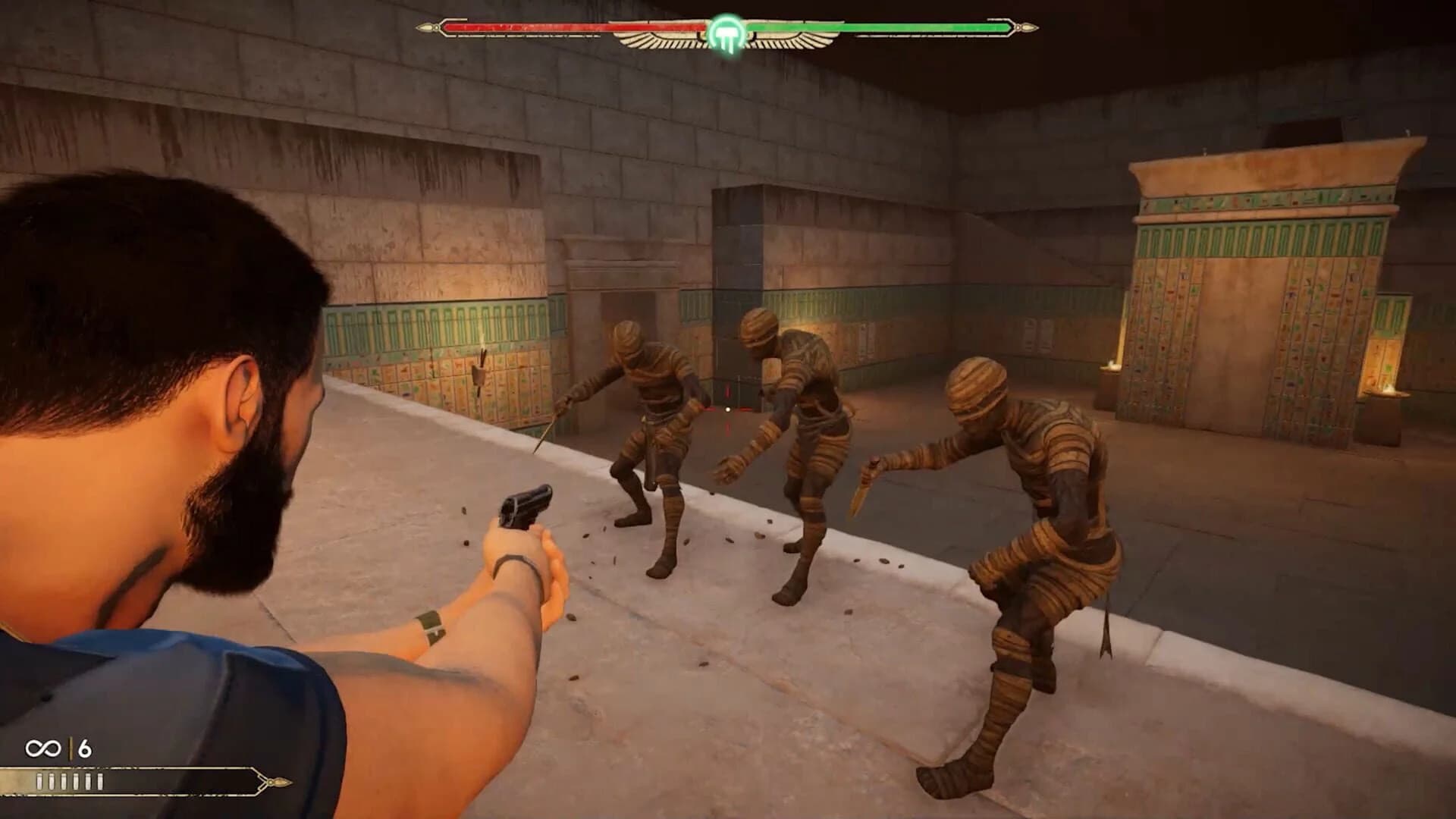This screenshot has width=1456, height=819.
Task: Click the ammo count showing 6
Action: pos(83,748)
